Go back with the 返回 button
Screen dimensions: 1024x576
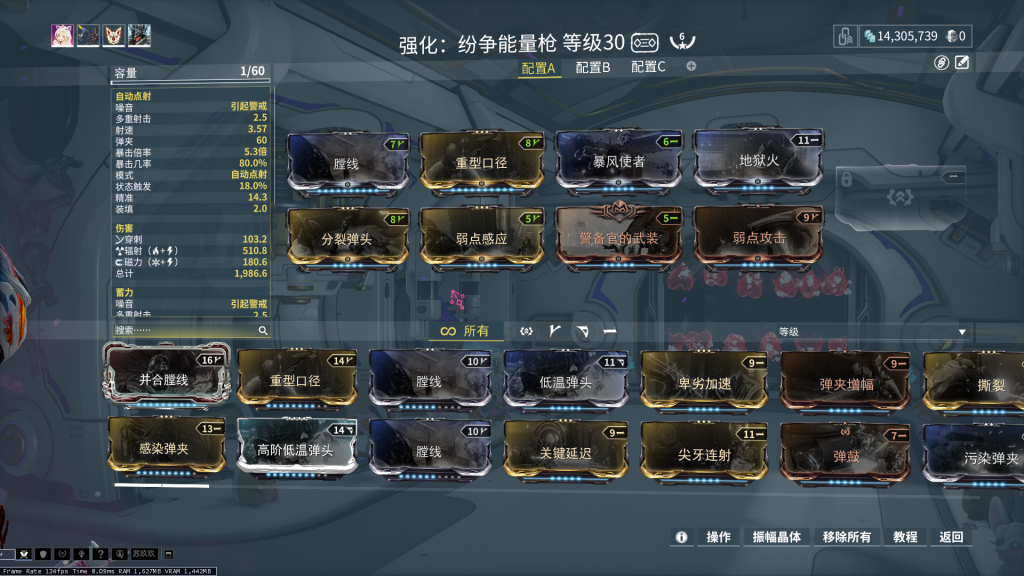tap(951, 537)
